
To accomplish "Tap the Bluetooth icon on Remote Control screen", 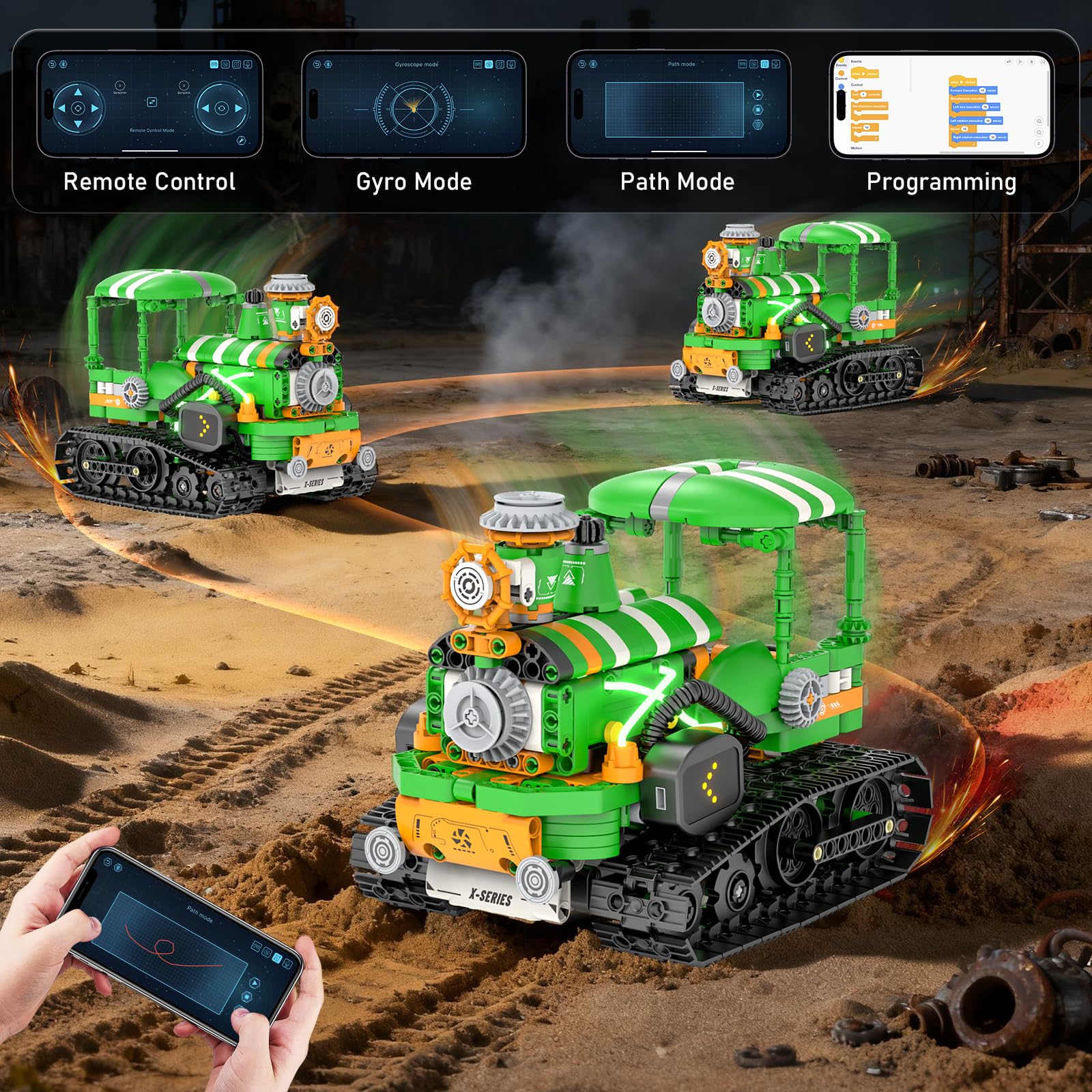I will tap(63, 64).
